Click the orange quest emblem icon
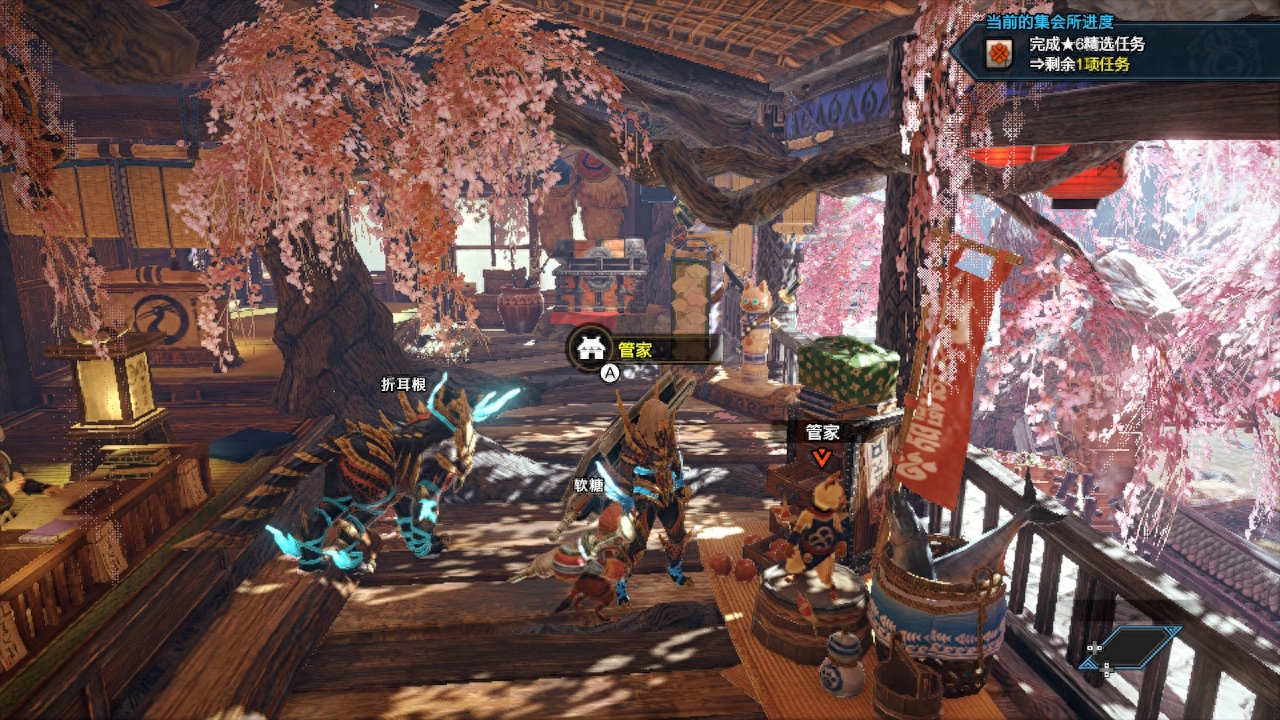This screenshot has width=1280, height=720. [x=997, y=54]
